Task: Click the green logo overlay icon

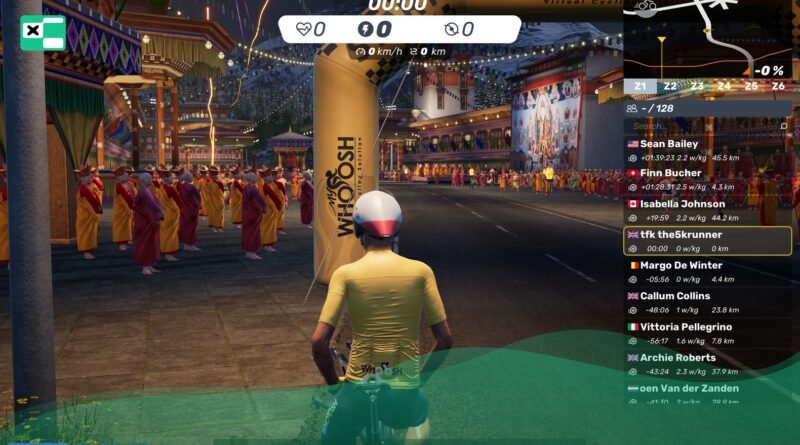Action: pyautogui.click(x=42, y=32)
